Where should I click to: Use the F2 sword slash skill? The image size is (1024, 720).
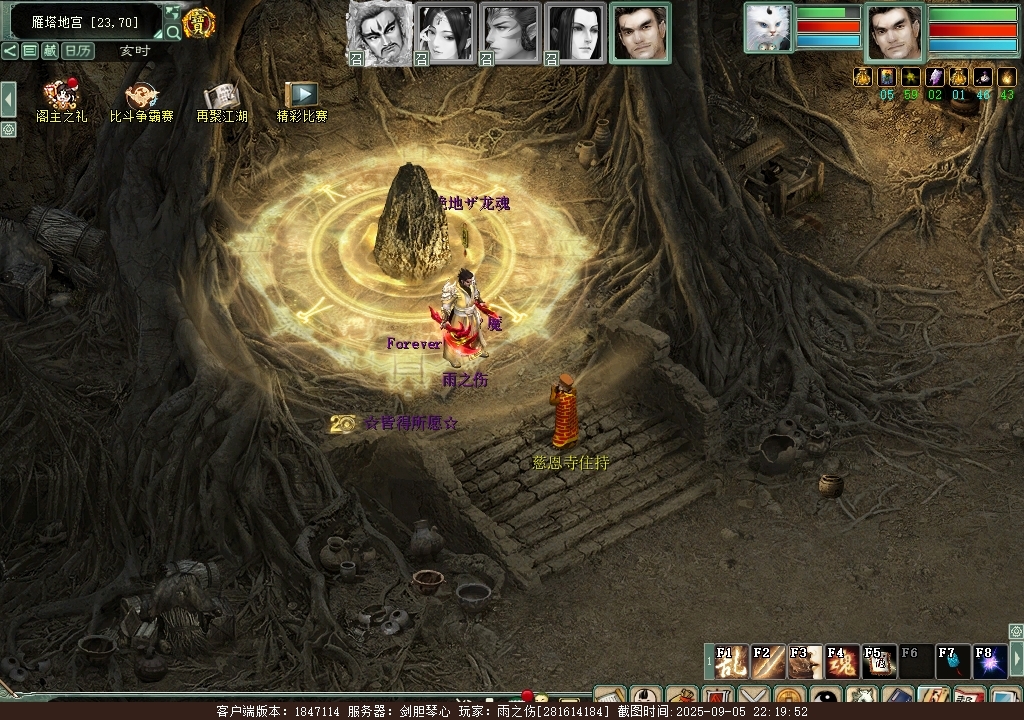click(768, 662)
